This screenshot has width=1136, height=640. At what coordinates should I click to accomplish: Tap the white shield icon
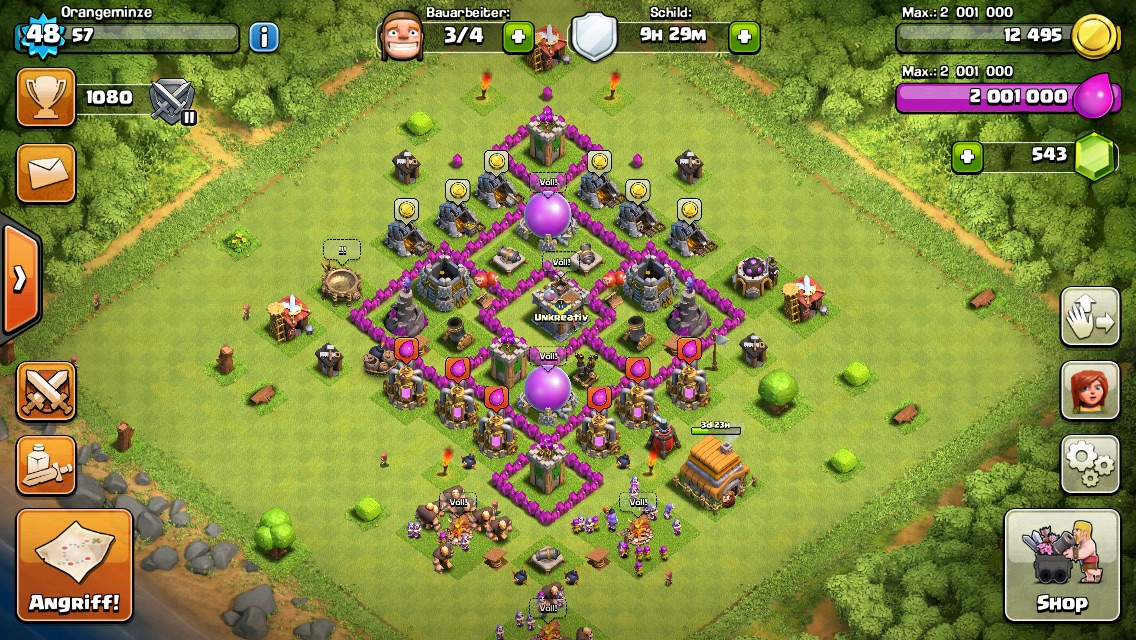593,38
